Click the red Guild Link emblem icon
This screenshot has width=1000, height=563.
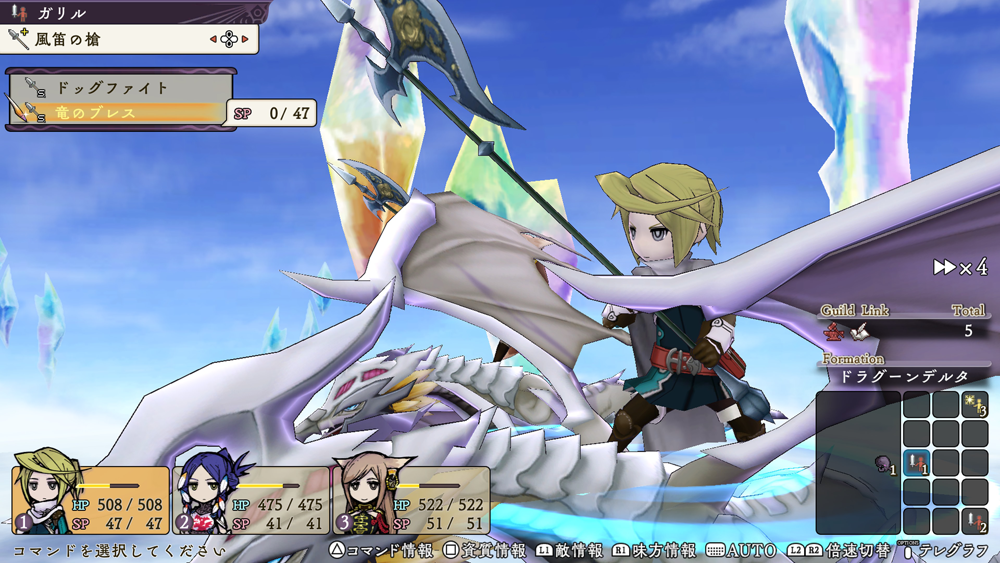tap(832, 330)
